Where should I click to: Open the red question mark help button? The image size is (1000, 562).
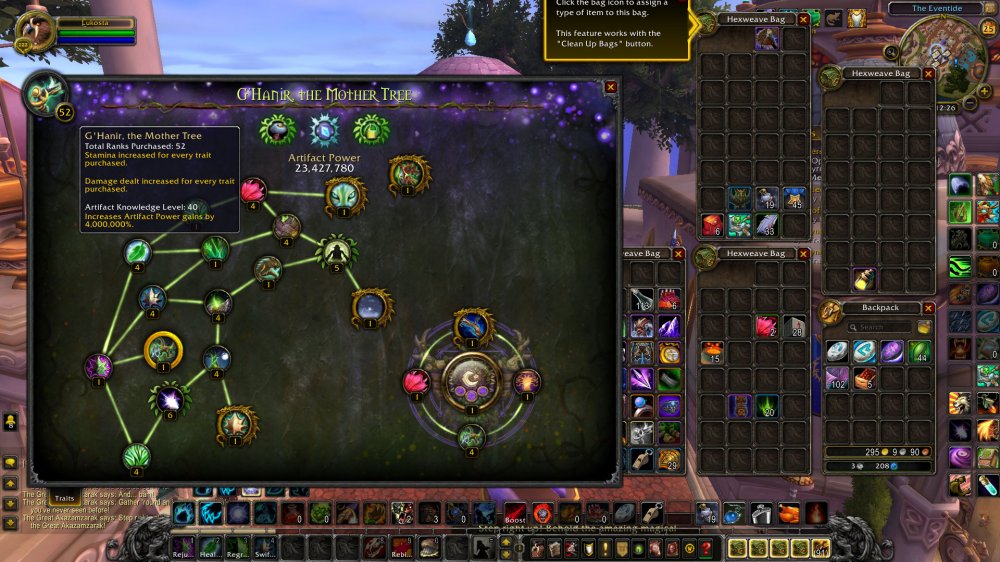pyautogui.click(x=706, y=548)
